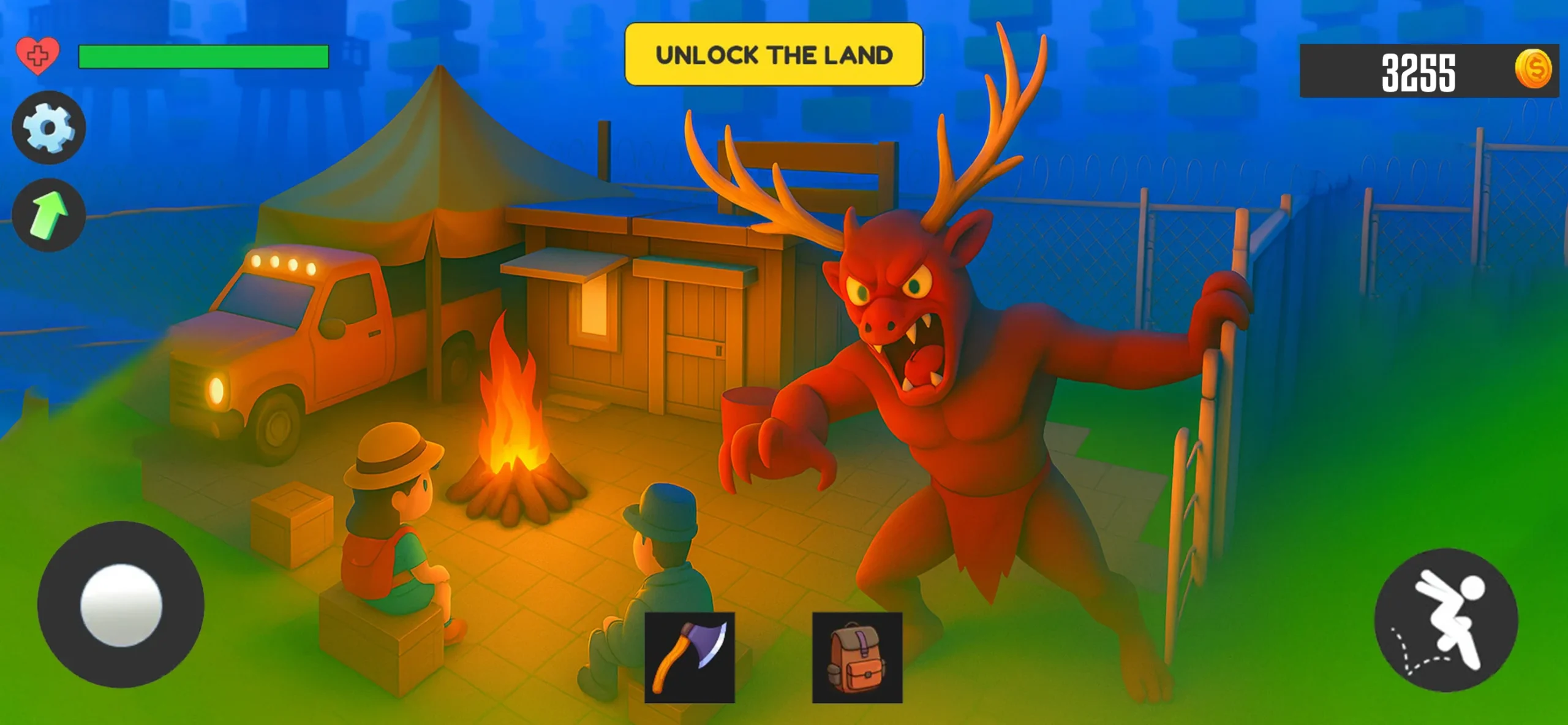The height and width of the screenshot is (725, 1568).
Task: Activate the jump action button
Action: click(x=1446, y=620)
